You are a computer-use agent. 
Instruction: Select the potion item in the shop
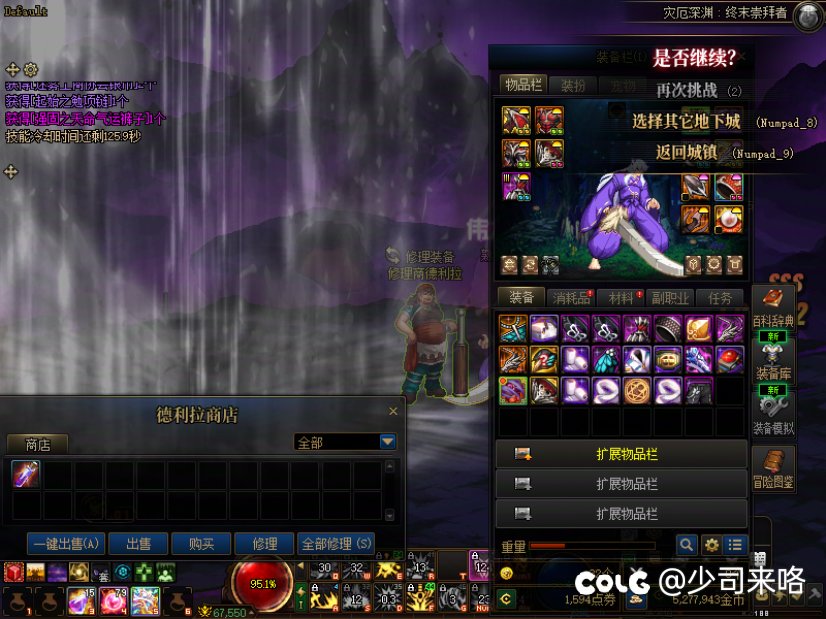25,474
